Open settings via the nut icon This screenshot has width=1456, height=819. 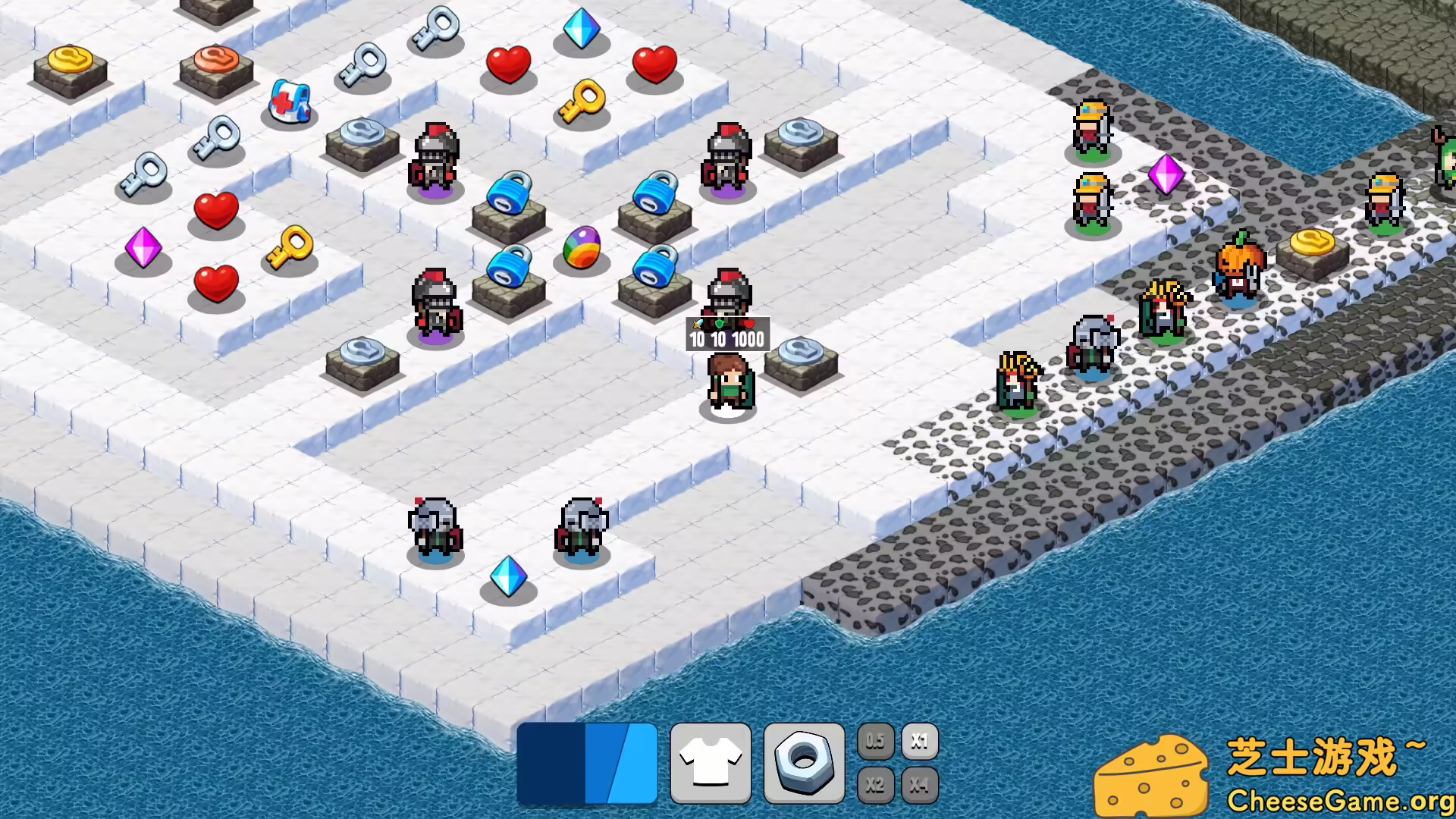pos(803,762)
